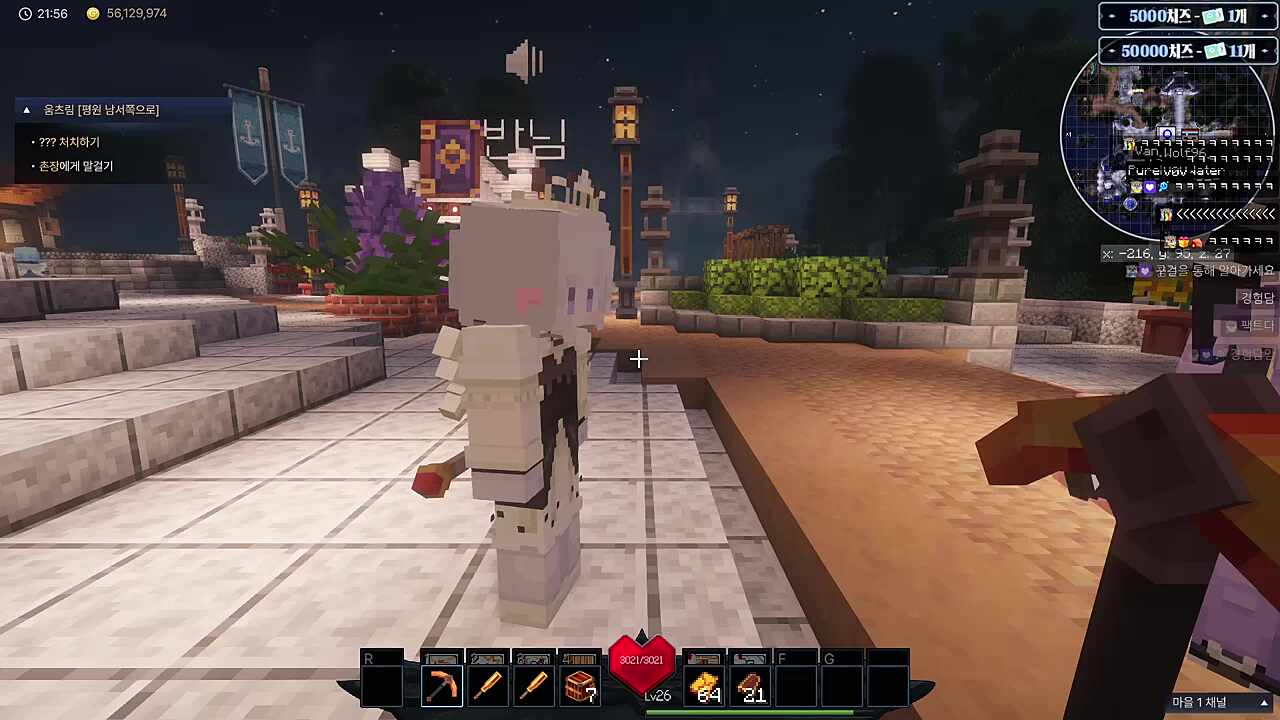Select the brown item stack of 21
The height and width of the screenshot is (720, 1280).
[x=751, y=686]
